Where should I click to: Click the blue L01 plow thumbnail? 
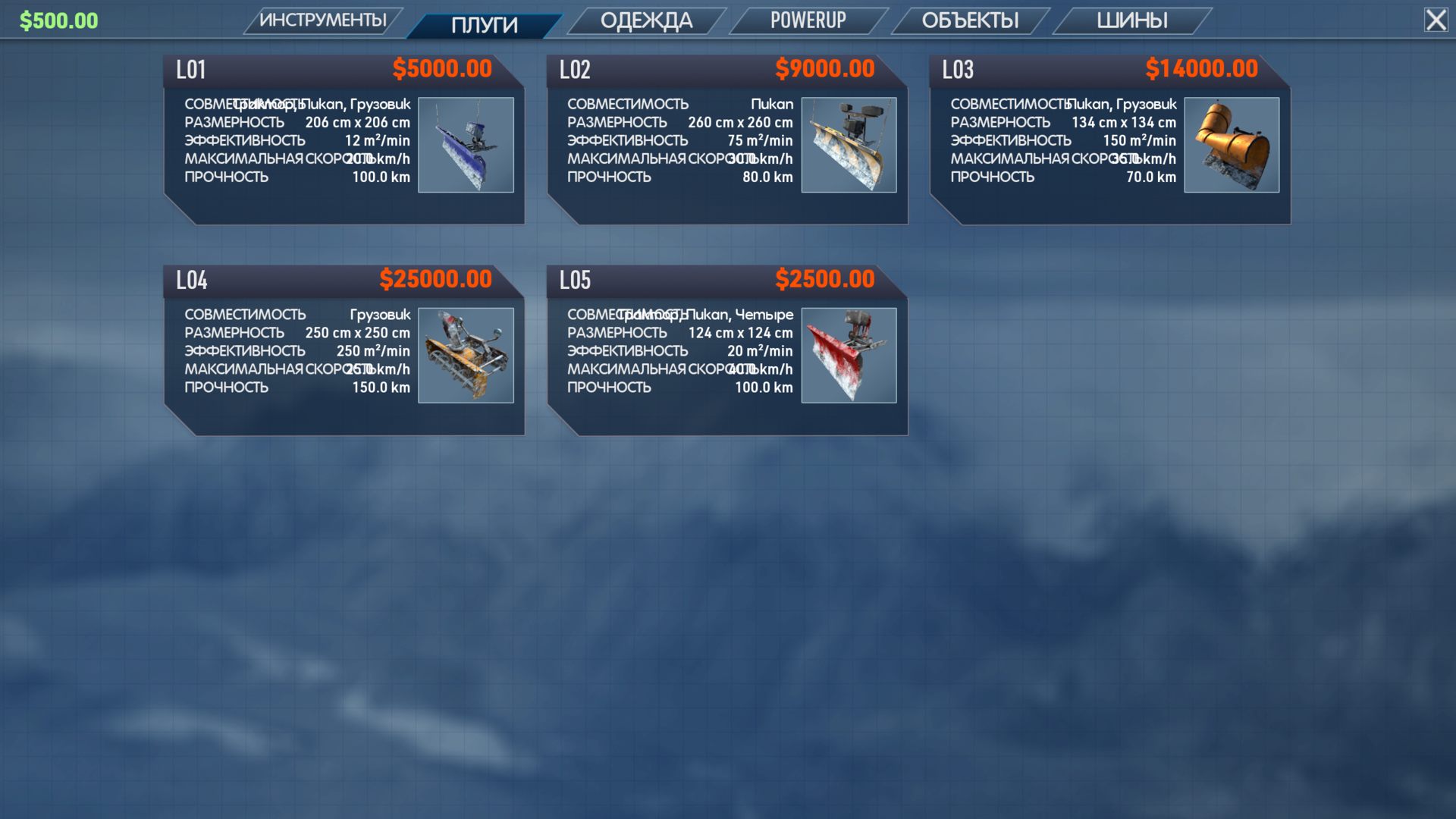pos(466,145)
